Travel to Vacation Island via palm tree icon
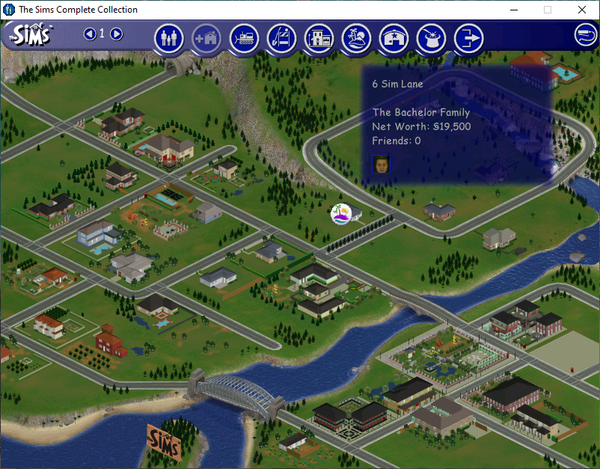The width and height of the screenshot is (600, 469). pyautogui.click(x=356, y=38)
